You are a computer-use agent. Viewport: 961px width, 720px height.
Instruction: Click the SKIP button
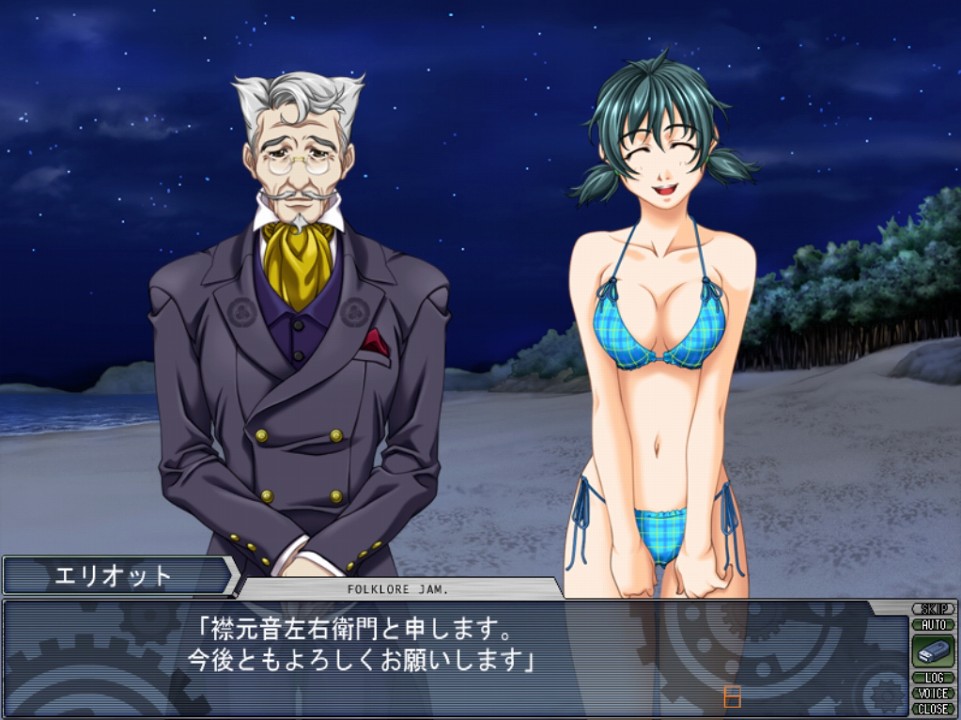pos(932,609)
